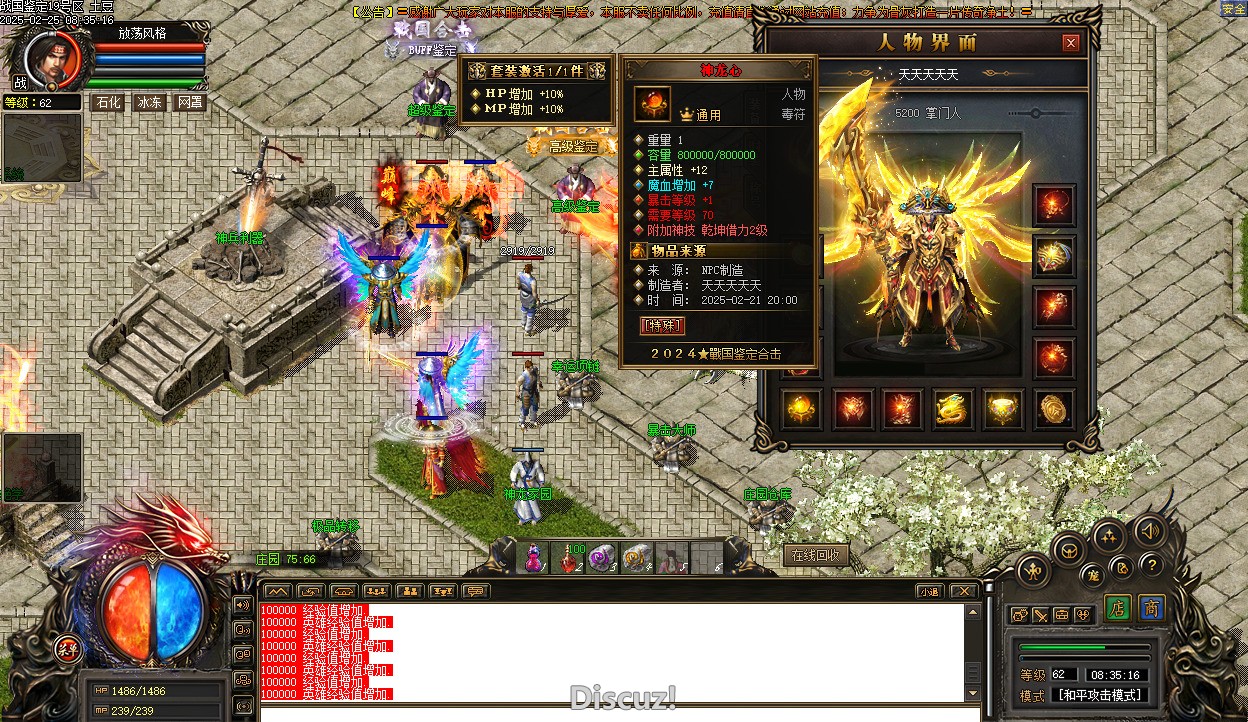This screenshot has width=1248, height=722.
Task: Use the red potion in hotbar slot 2
Action: coord(571,558)
